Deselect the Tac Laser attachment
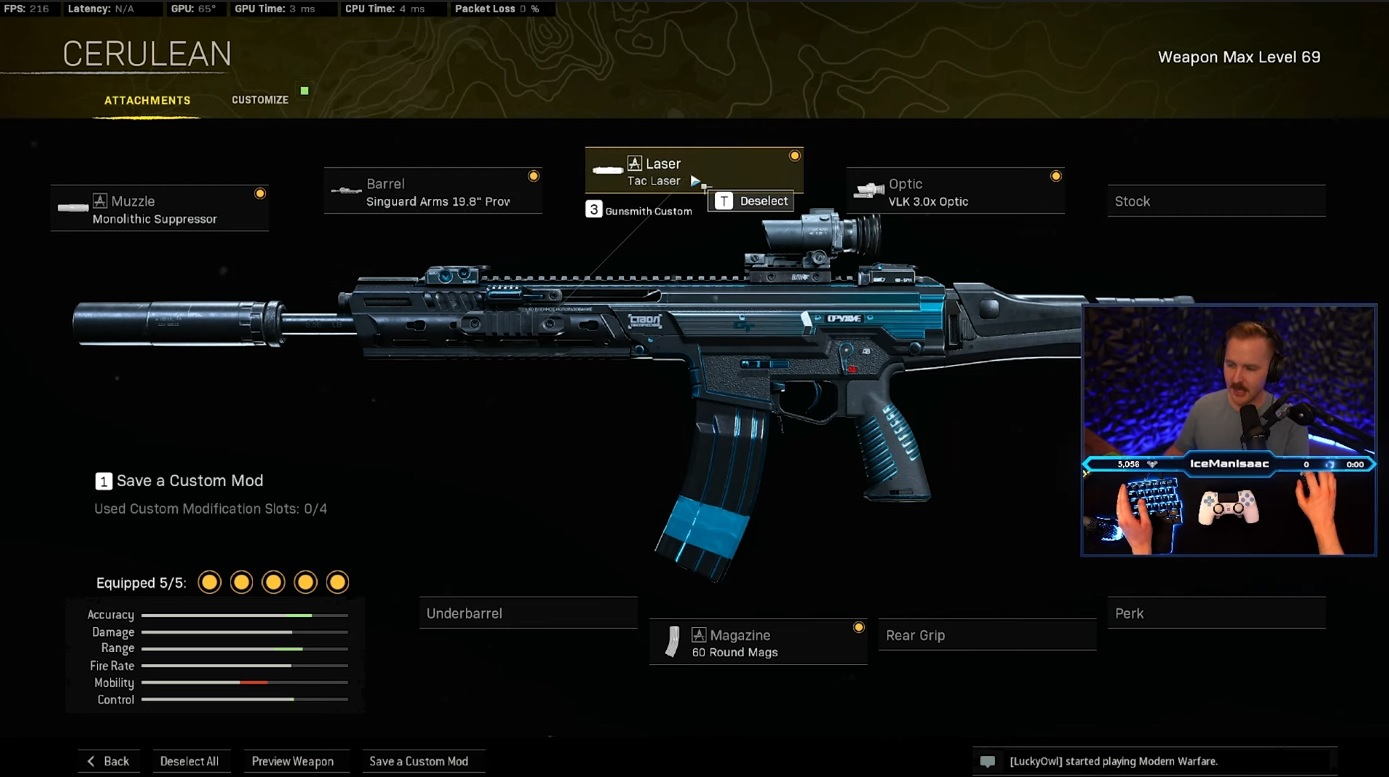 tap(752, 201)
